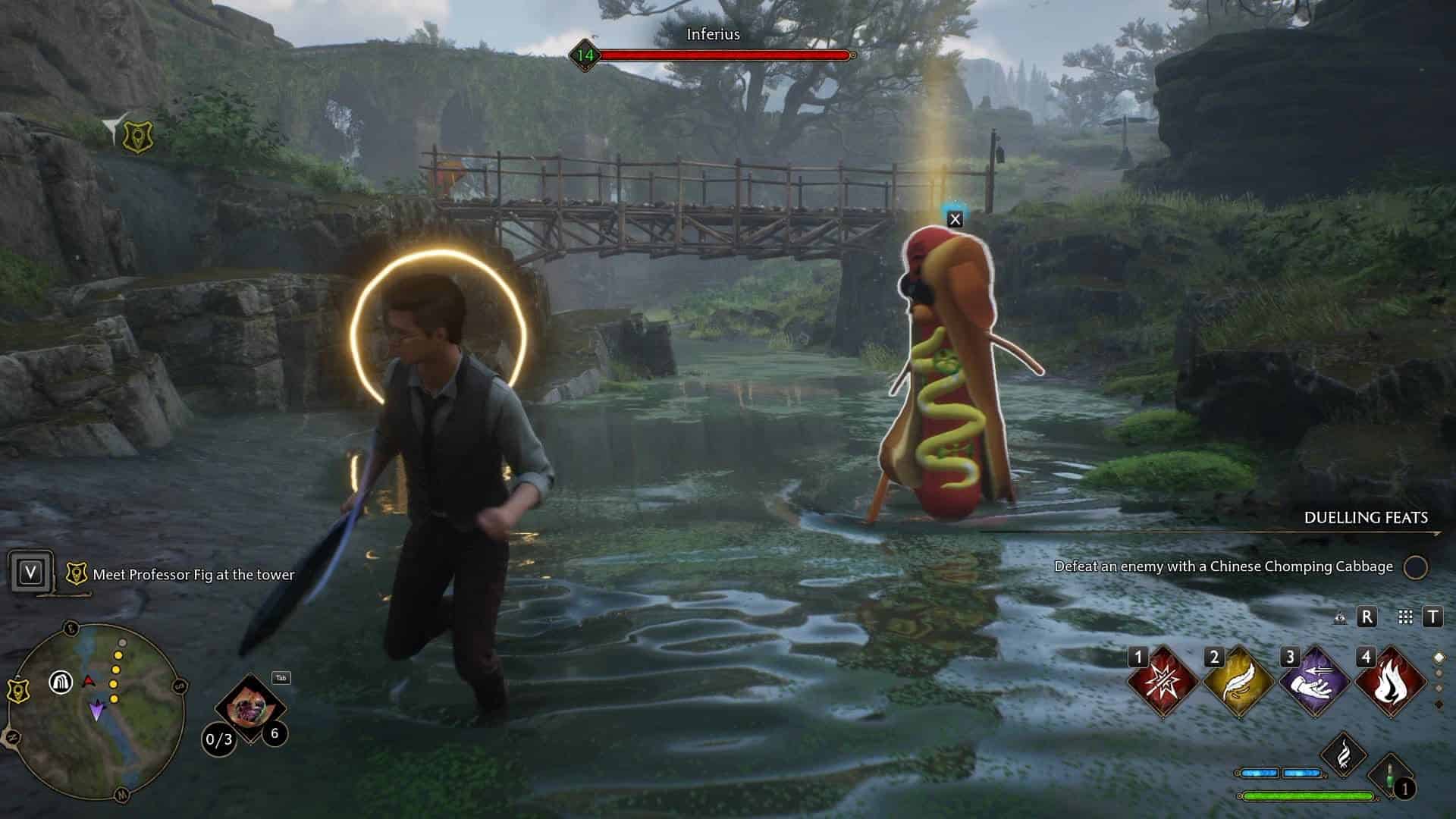Click the Revelio eye icon above the spells
The width and height of the screenshot is (1456, 819).
point(1341,617)
